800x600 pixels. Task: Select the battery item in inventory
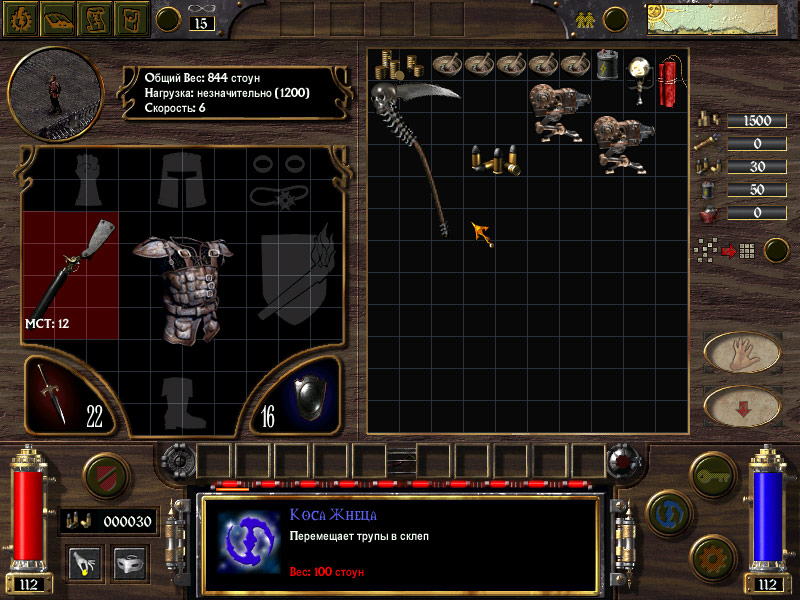(606, 65)
